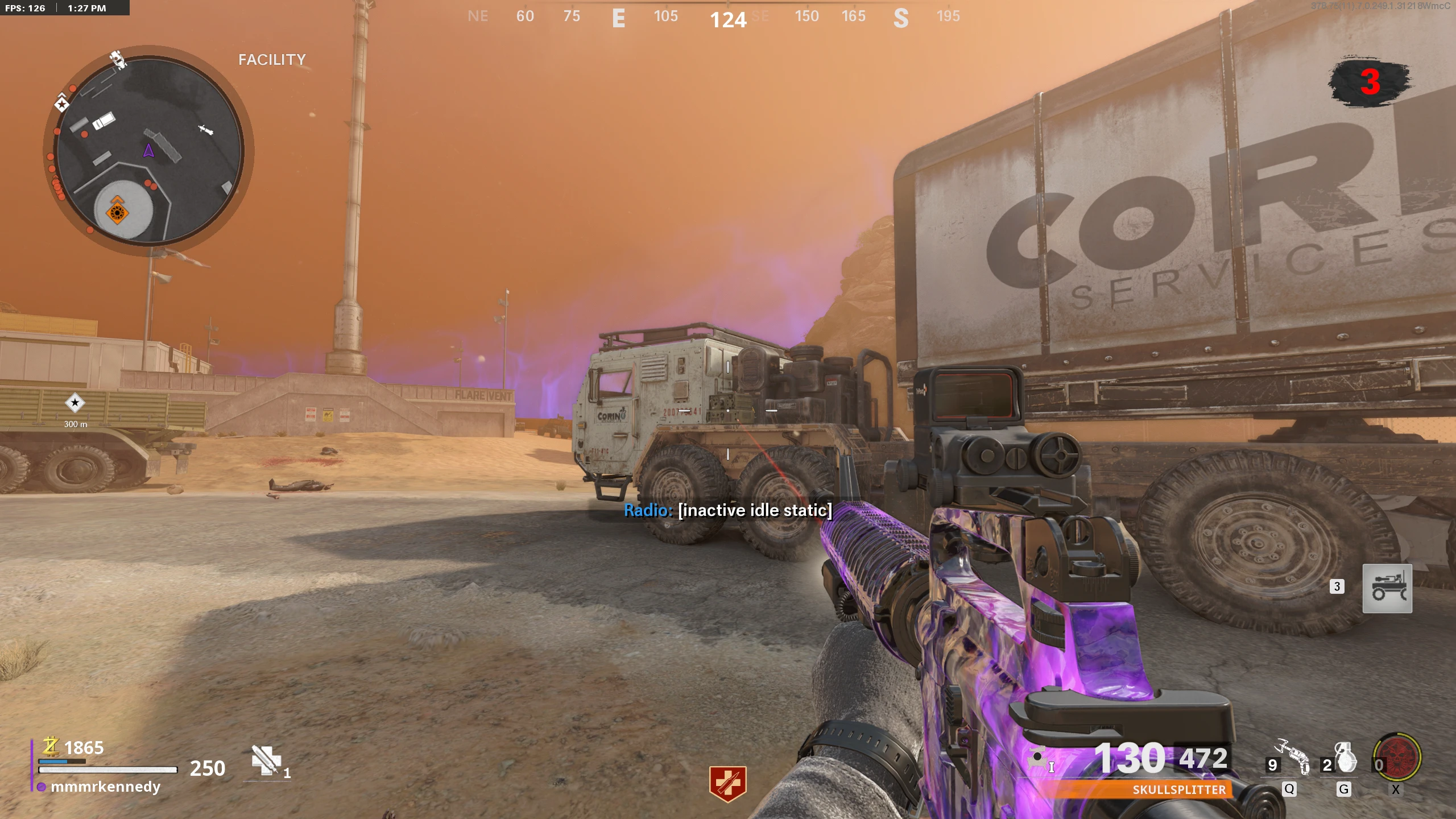Image resolution: width=1456 pixels, height=819 pixels.
Task: Click the 300 m objective waypoint marker
Action: click(75, 403)
